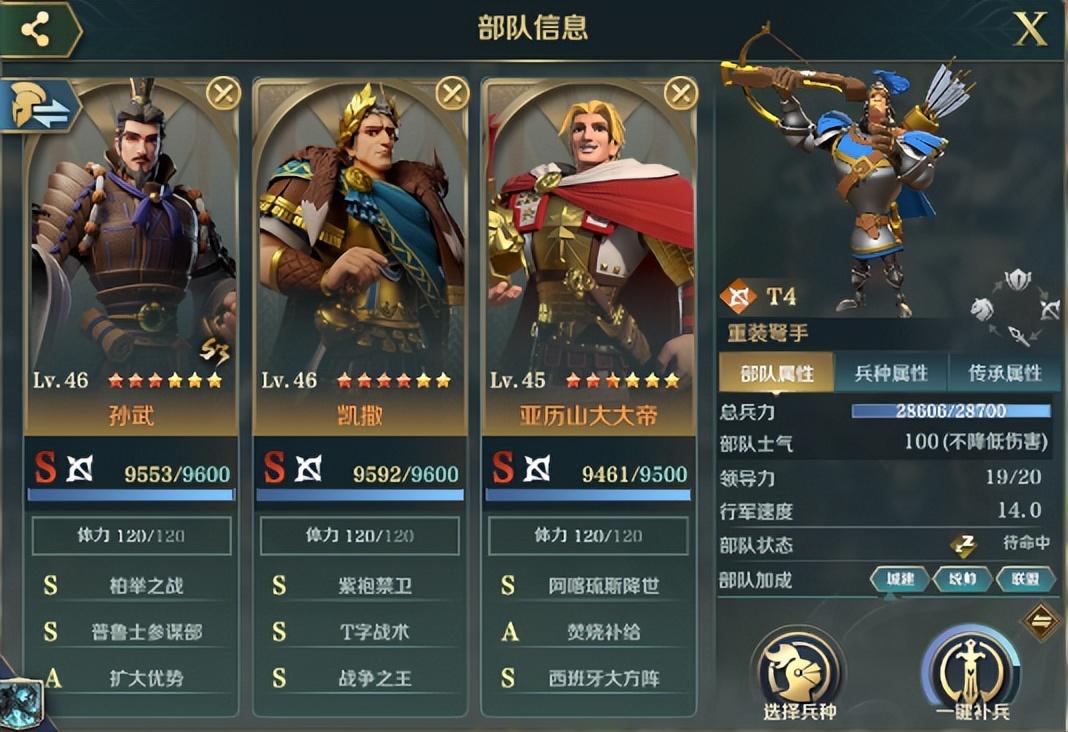Image resolution: width=1068 pixels, height=732 pixels.
Task: Remove 亚历山大大帝 from the troop
Action: pyautogui.click(x=681, y=94)
